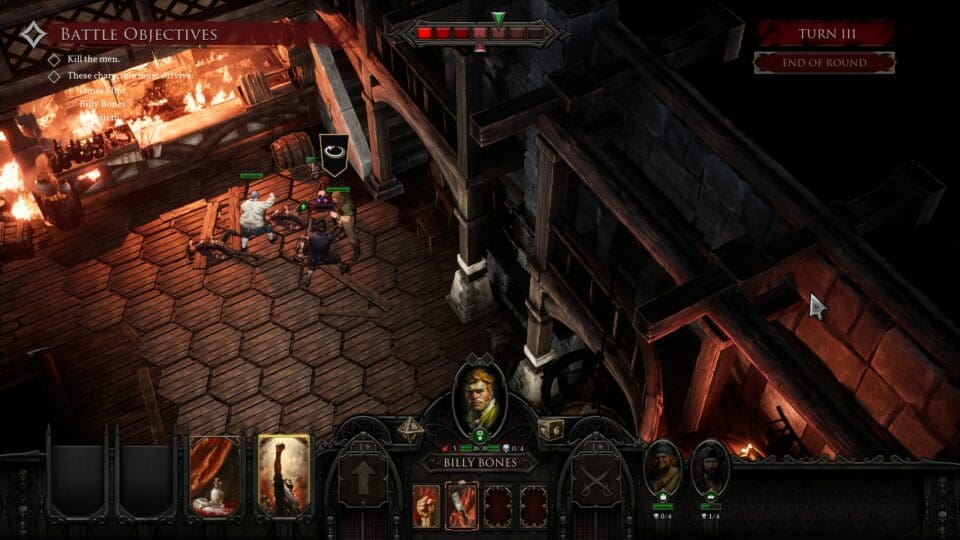Click the numbered die icon showing 6
Screen dimensions: 960x540
(x=553, y=429)
